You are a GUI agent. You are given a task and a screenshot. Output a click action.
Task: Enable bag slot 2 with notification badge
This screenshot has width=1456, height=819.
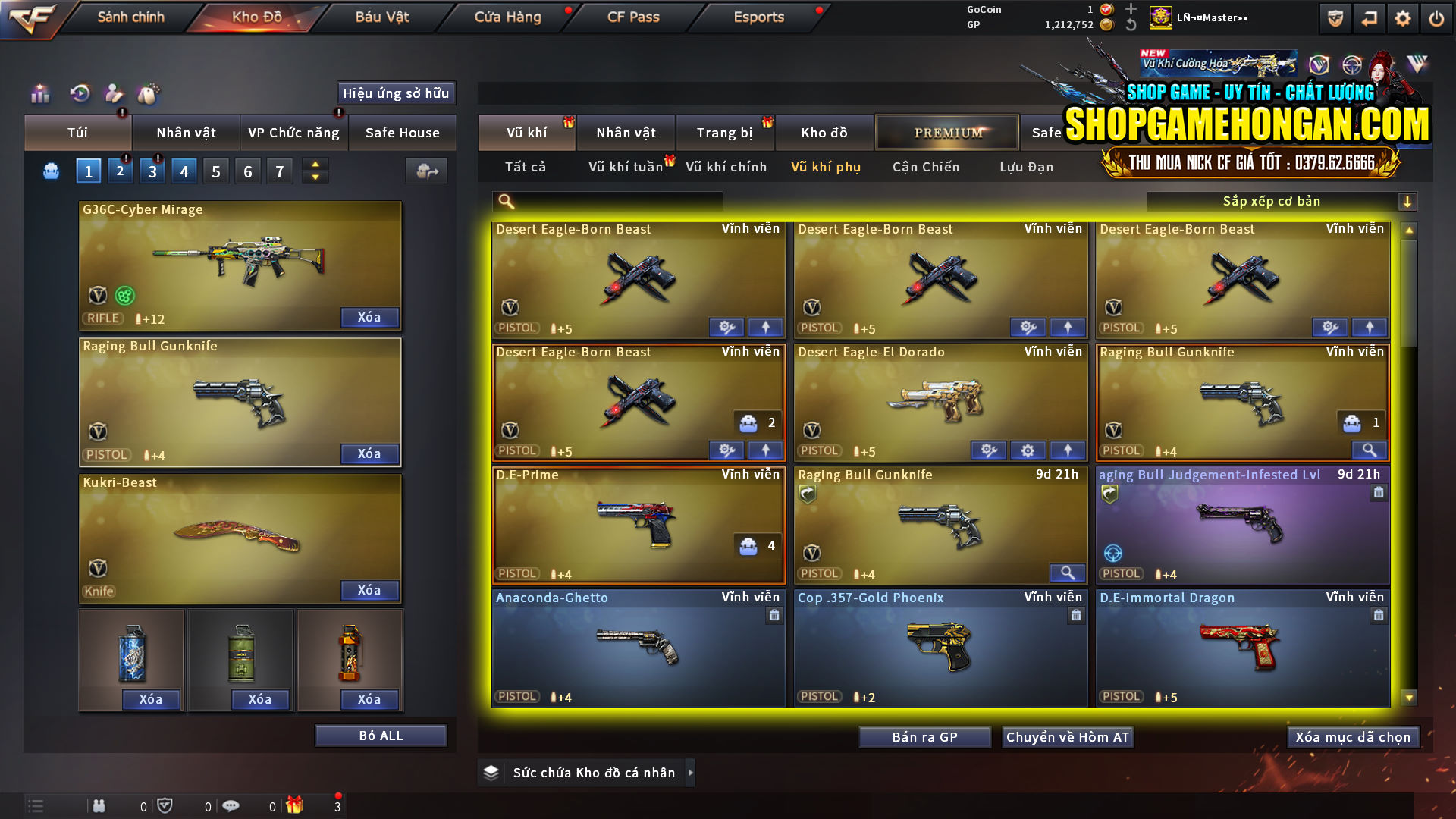tap(120, 171)
